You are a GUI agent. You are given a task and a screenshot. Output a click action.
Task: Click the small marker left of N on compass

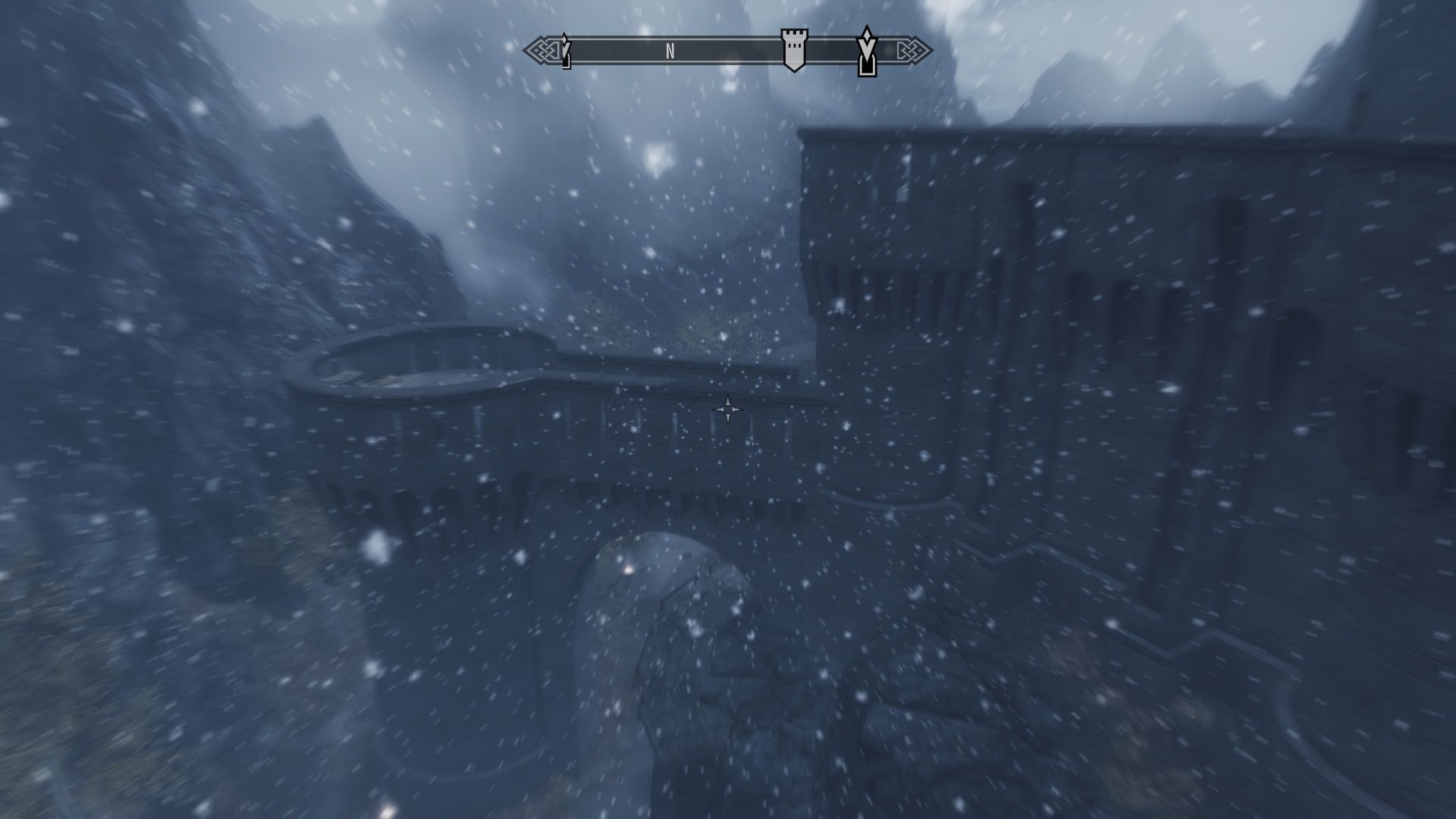pos(564,53)
